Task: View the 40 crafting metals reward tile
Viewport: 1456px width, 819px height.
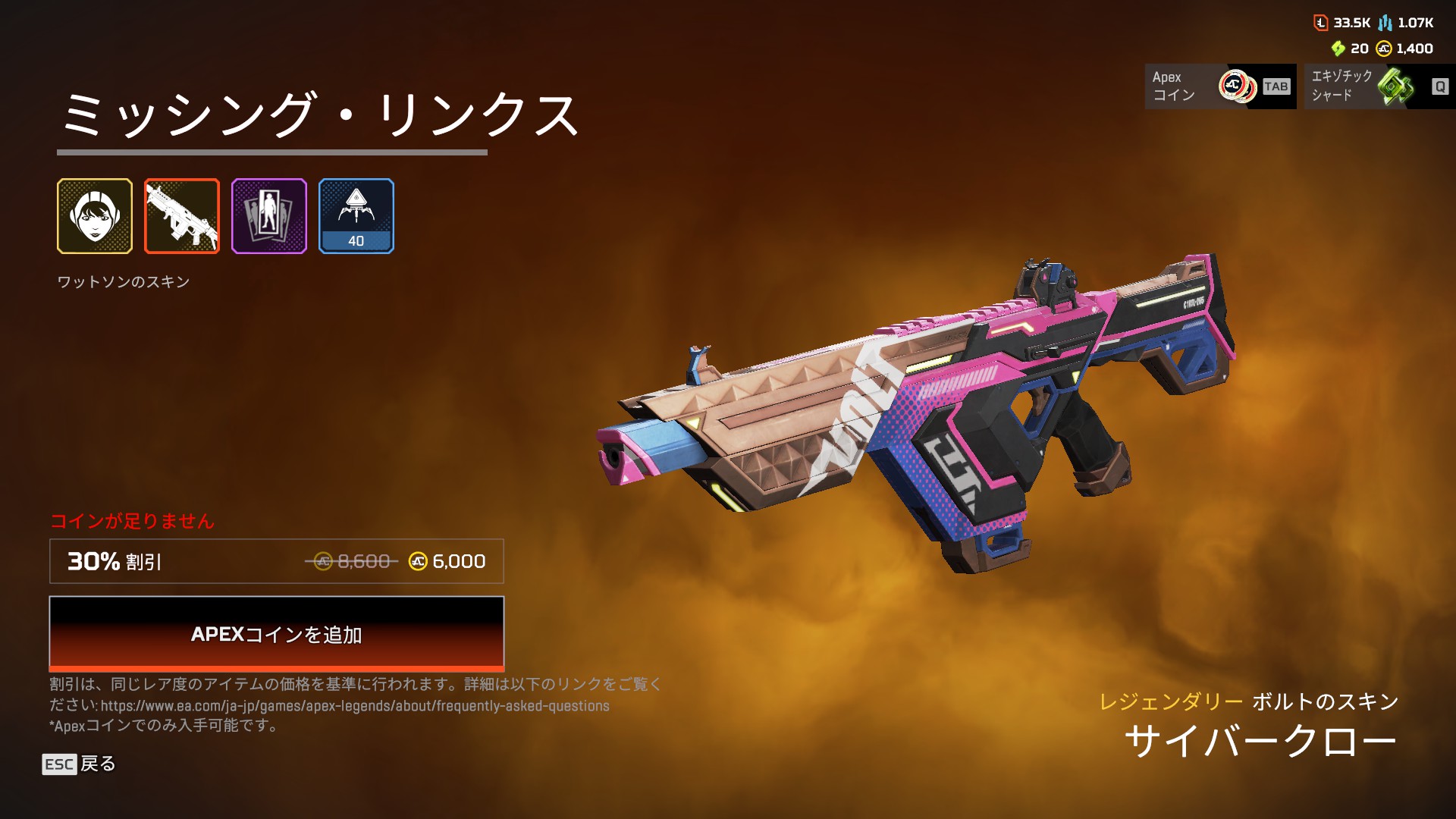Action: click(x=356, y=216)
